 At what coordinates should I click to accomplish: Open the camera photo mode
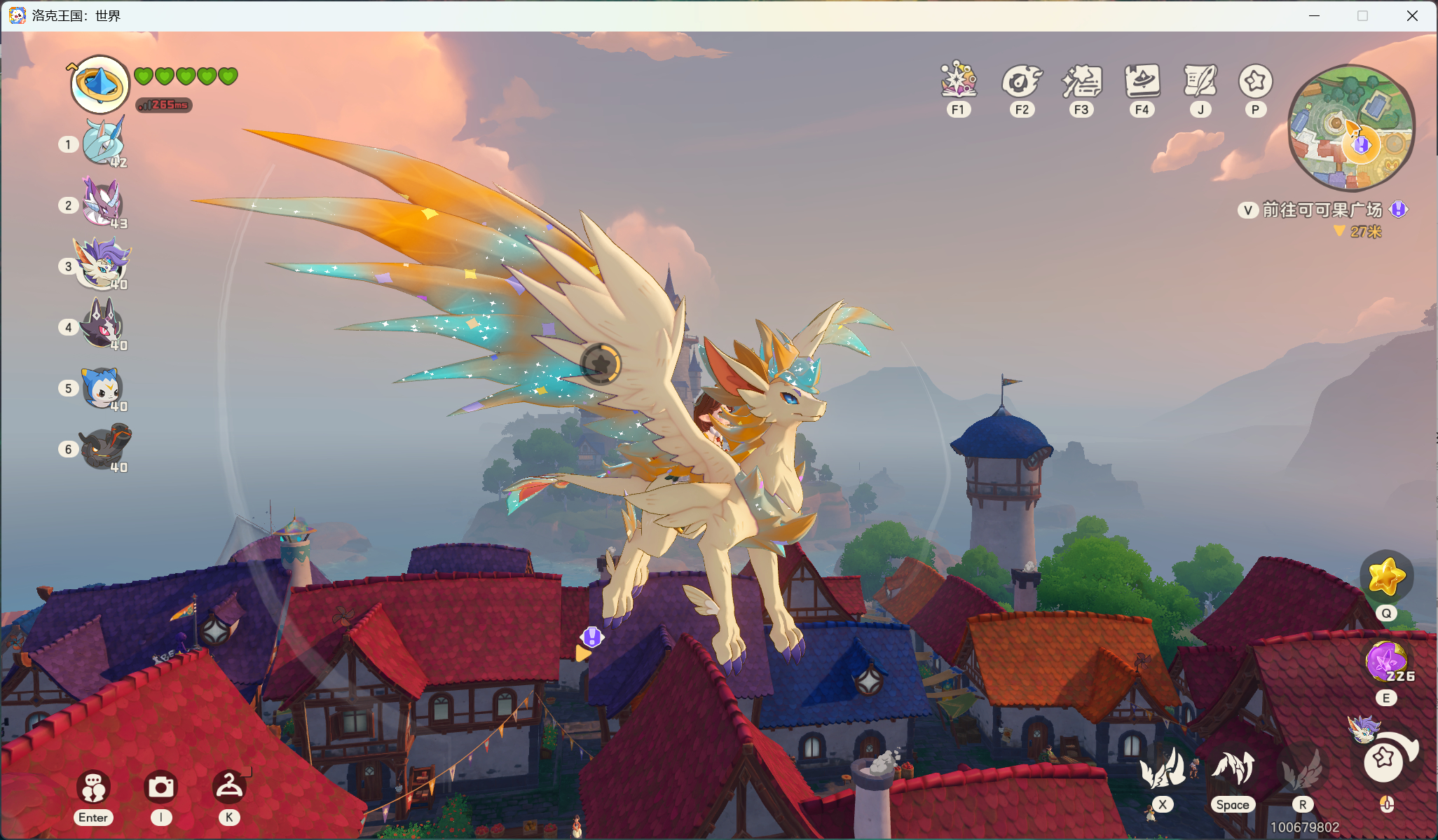(160, 787)
